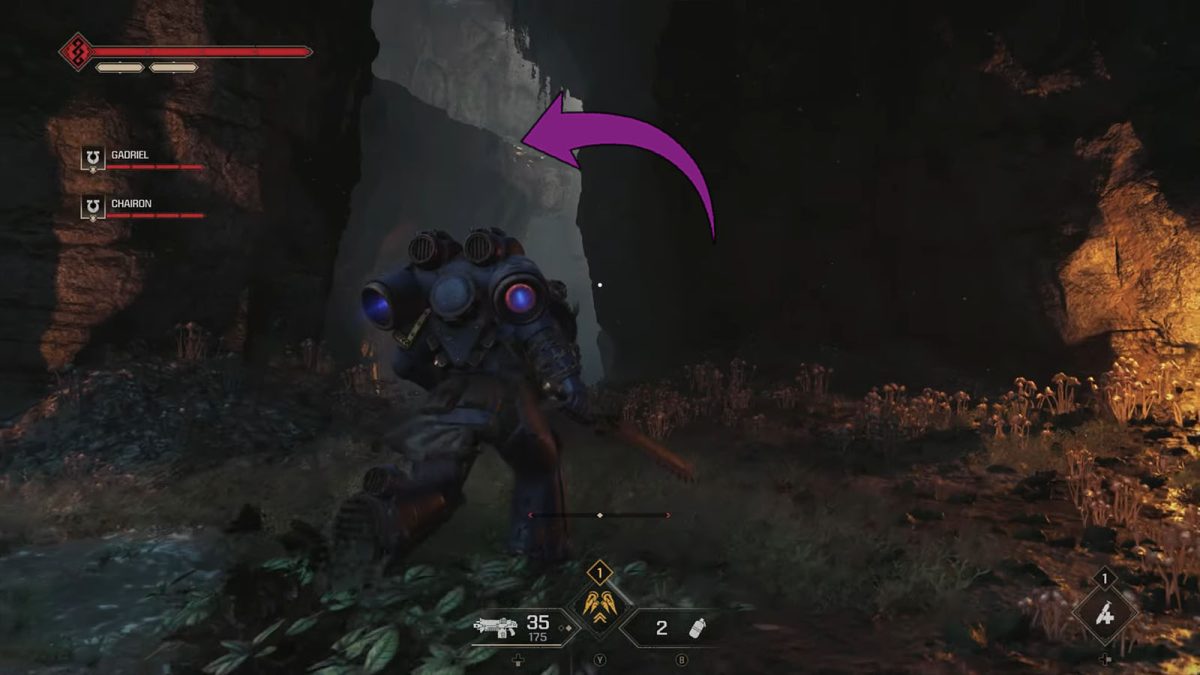Click the red player emblem diamond
Viewport: 1200px width, 675px height.
coord(76,51)
